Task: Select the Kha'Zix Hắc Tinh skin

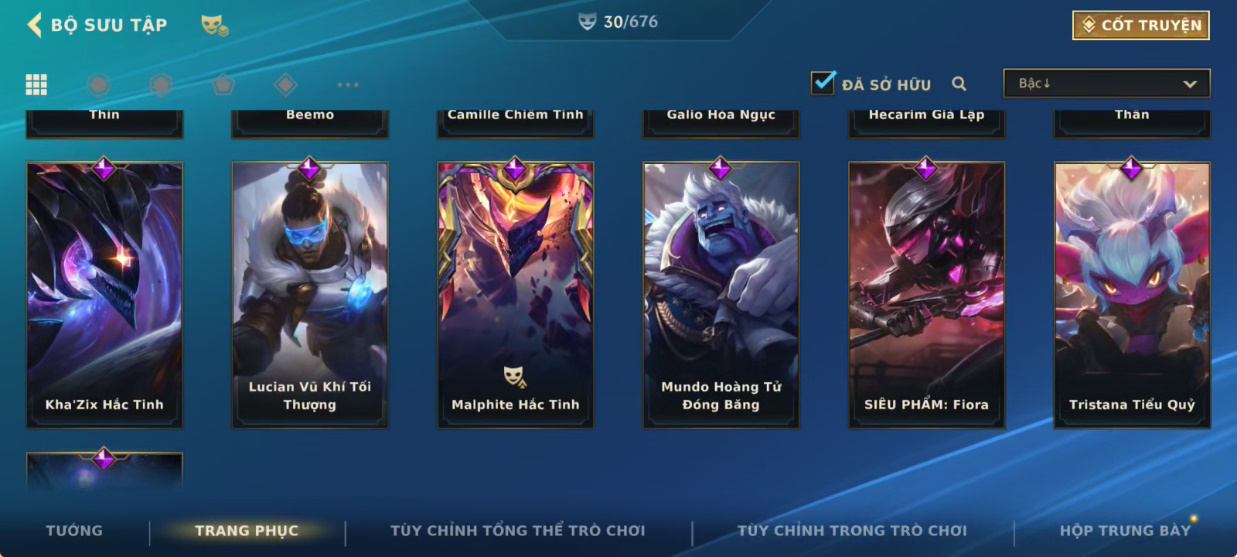Action: pos(105,295)
